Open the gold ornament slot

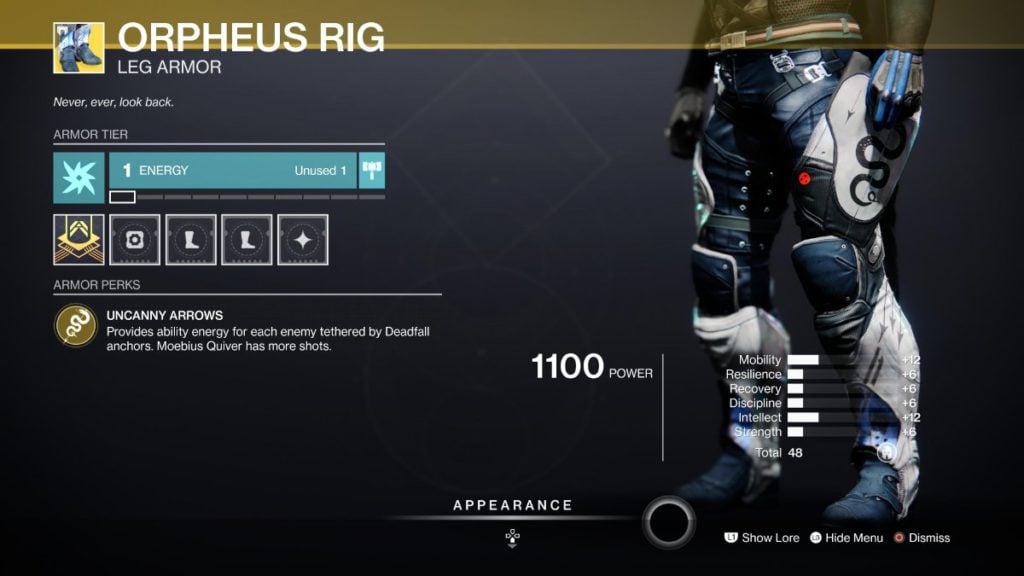78,239
